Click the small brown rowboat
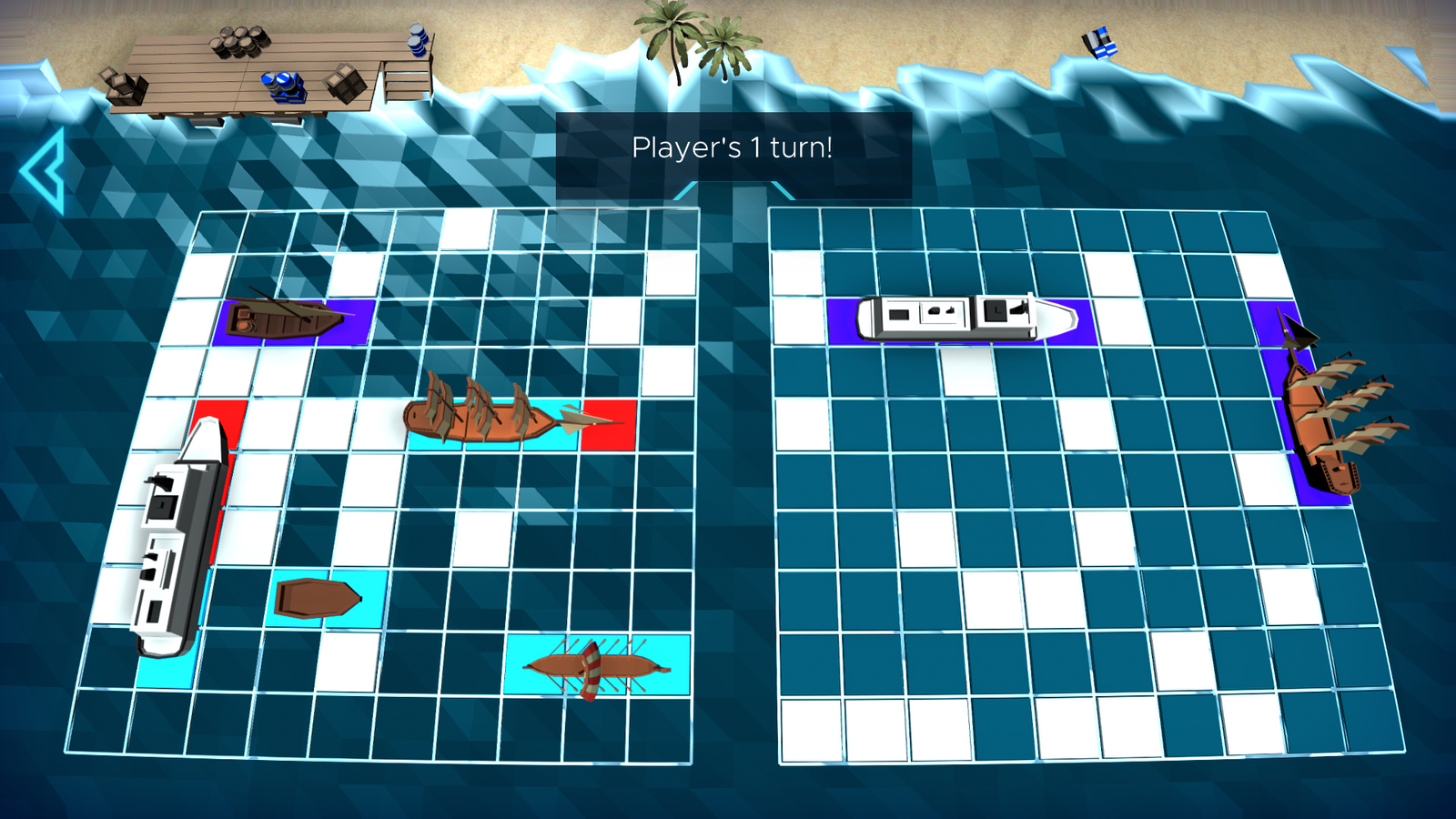Image resolution: width=1456 pixels, height=819 pixels. (x=318, y=596)
